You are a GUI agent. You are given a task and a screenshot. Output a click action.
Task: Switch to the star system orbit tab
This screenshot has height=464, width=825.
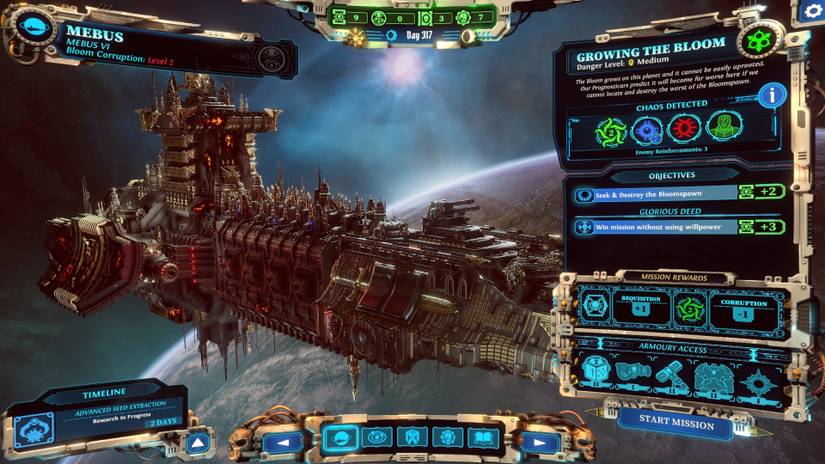376,438
